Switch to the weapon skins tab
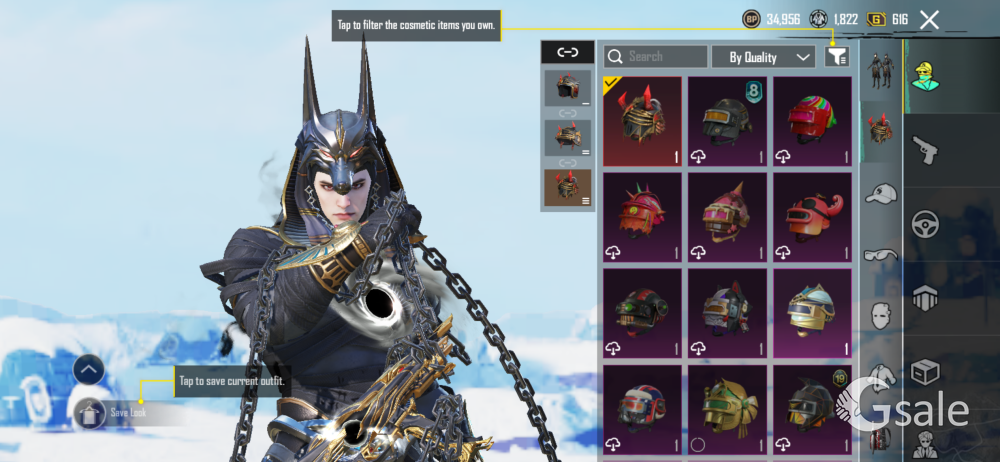 tap(925, 151)
